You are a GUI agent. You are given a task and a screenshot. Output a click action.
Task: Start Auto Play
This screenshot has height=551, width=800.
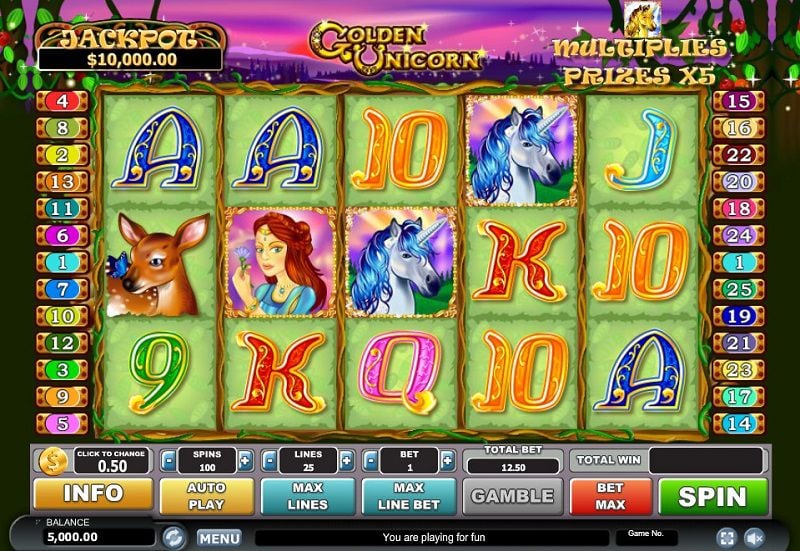click(206, 496)
